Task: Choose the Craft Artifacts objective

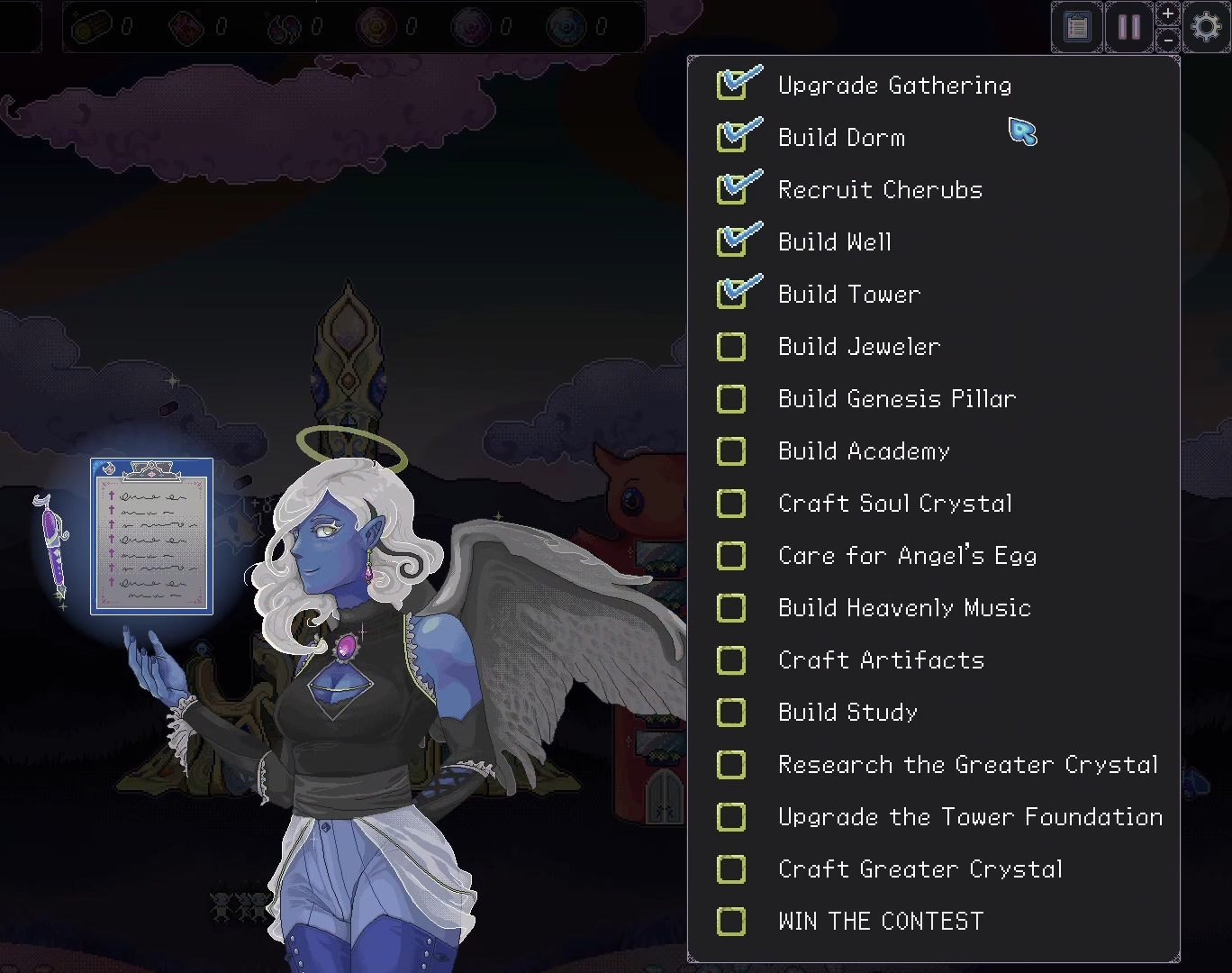Action: coord(880,660)
